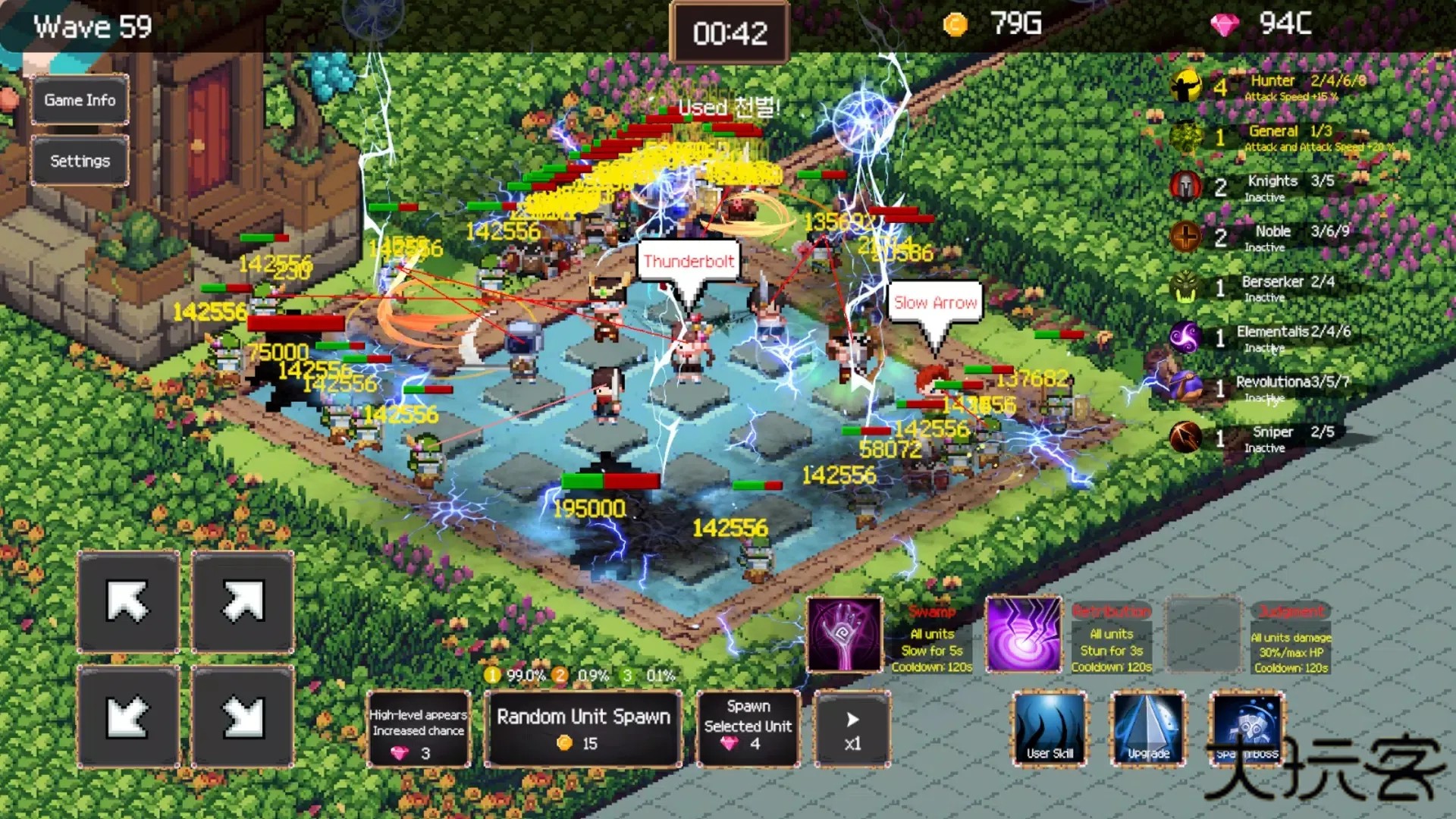The height and width of the screenshot is (819, 1456).
Task: Select the Sniper synergy icon
Action: (1185, 438)
